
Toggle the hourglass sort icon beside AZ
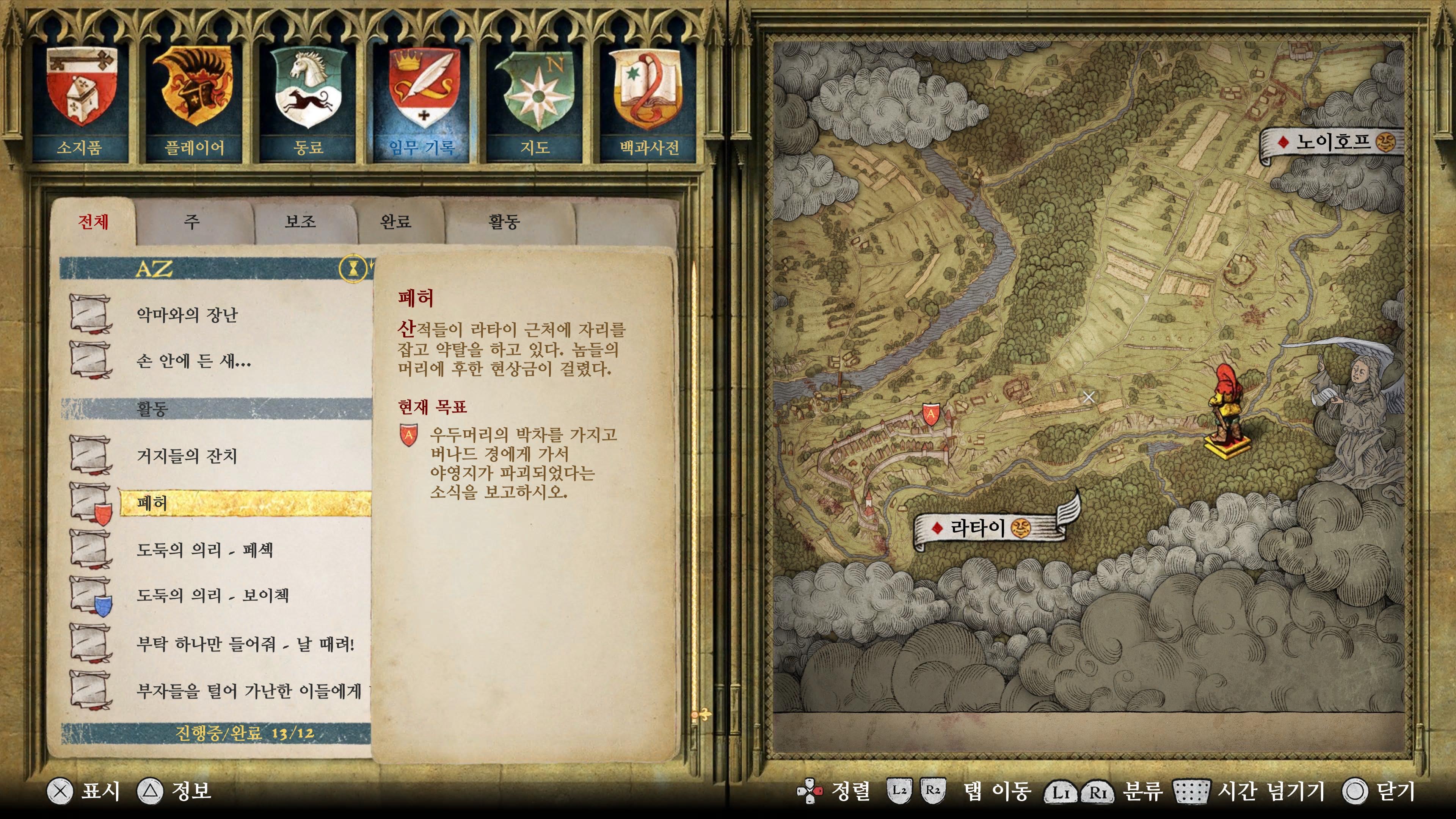coord(353,268)
